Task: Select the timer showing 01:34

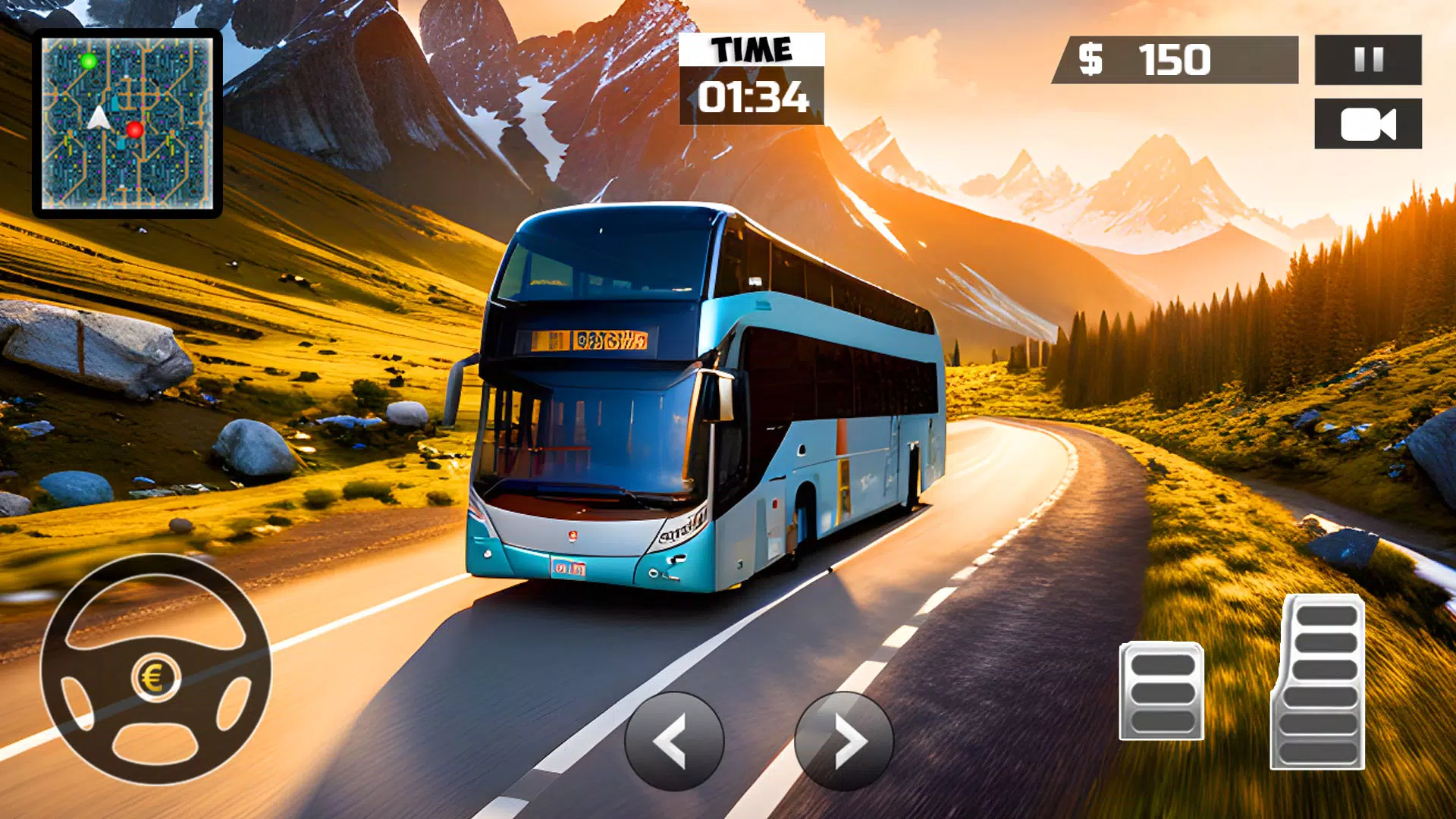Action: click(x=753, y=97)
